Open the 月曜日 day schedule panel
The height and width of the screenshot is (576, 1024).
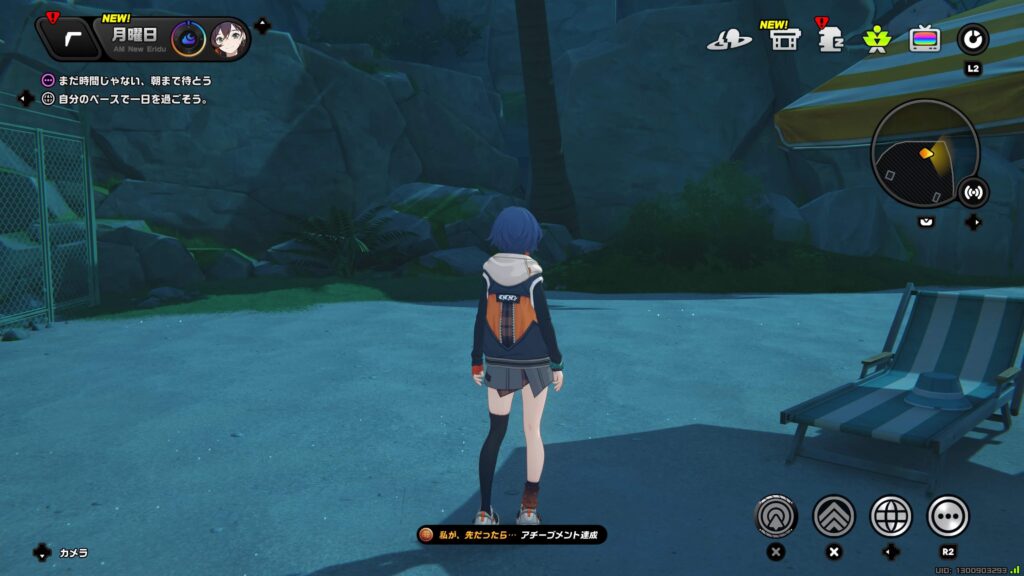pos(134,39)
